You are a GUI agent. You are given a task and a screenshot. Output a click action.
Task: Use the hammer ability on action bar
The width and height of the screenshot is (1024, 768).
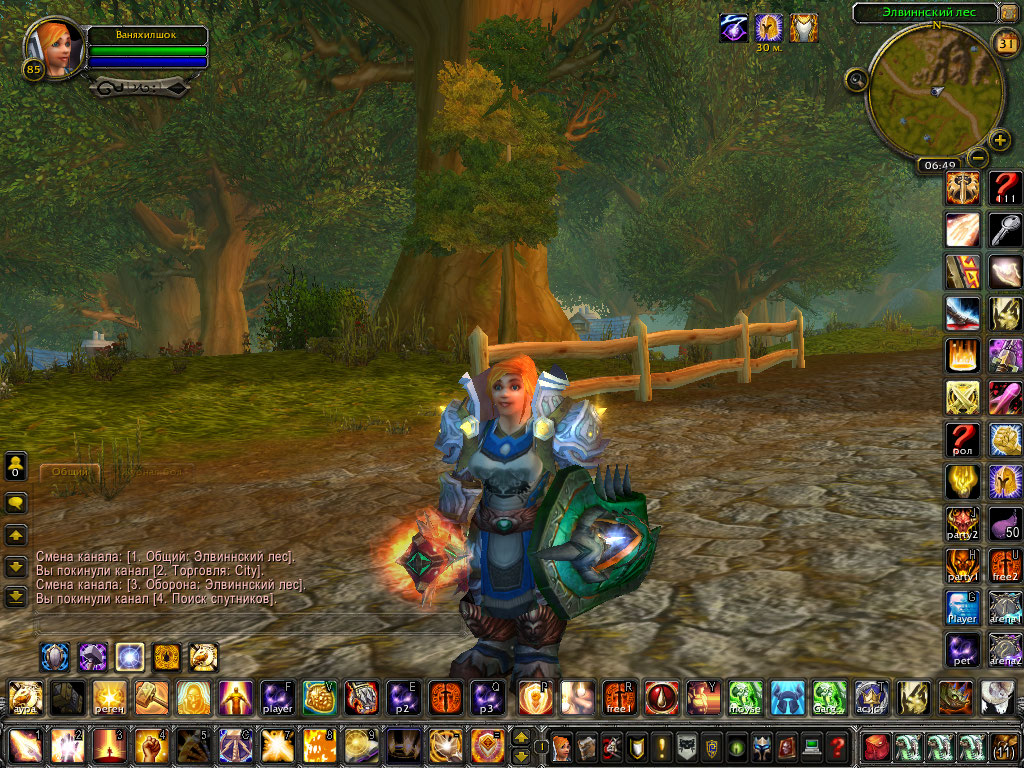pyautogui.click(x=151, y=697)
